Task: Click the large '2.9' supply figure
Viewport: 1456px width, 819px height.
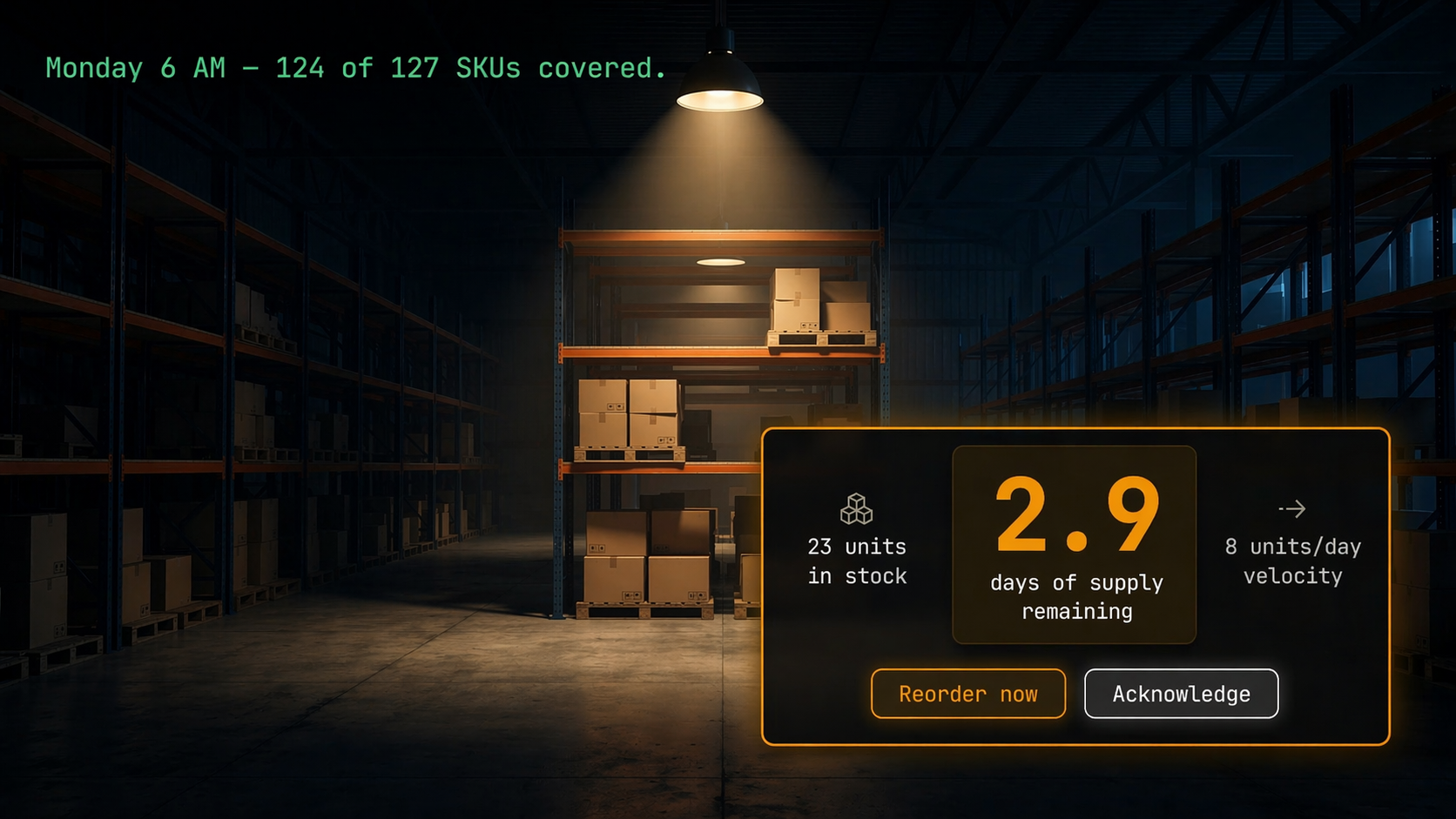Action: tap(1076, 514)
